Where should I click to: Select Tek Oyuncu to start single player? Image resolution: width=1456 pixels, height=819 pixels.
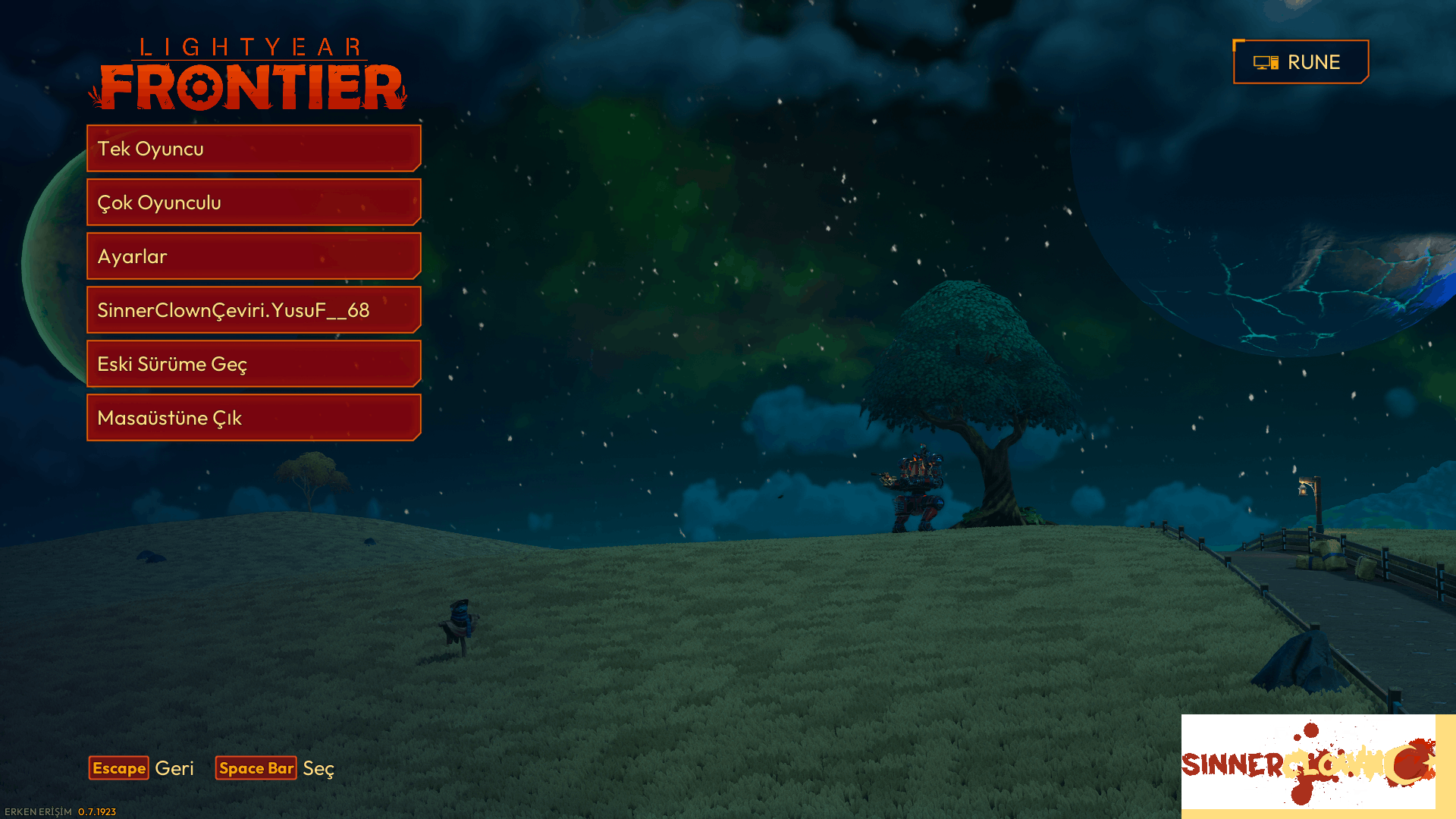coord(253,149)
